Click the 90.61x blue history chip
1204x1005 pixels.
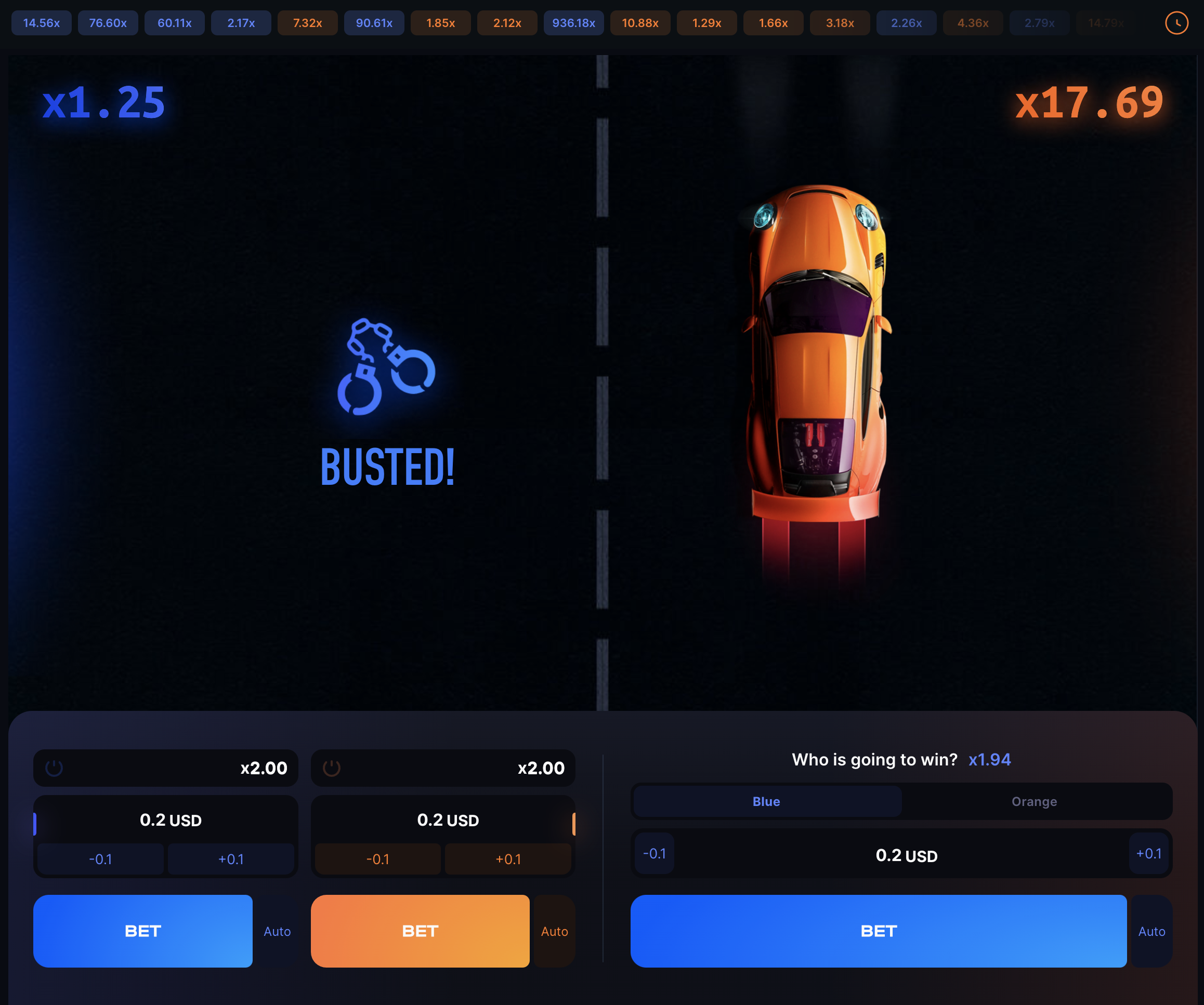point(374,23)
